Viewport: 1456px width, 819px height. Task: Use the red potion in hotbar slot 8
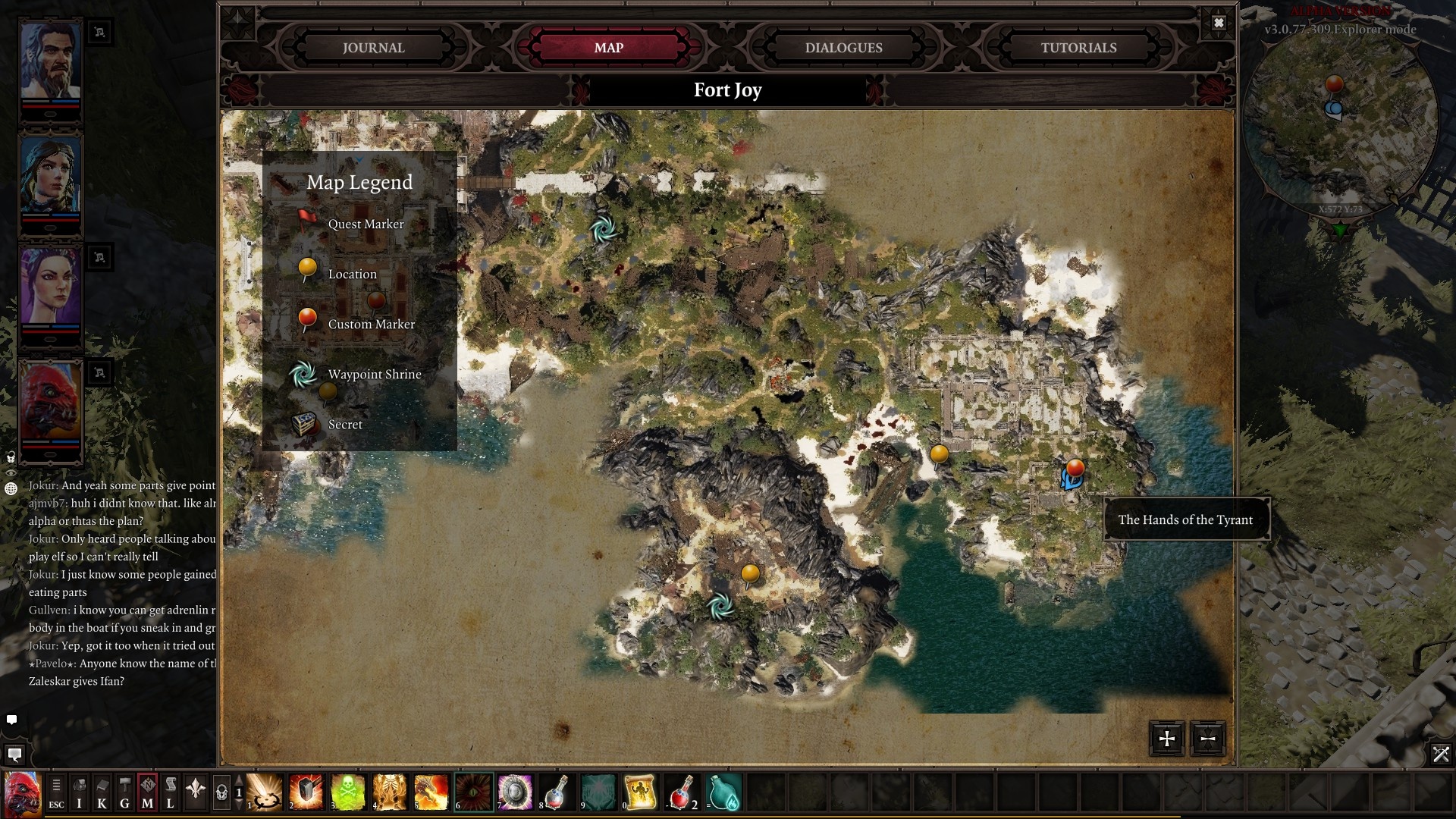tap(557, 792)
